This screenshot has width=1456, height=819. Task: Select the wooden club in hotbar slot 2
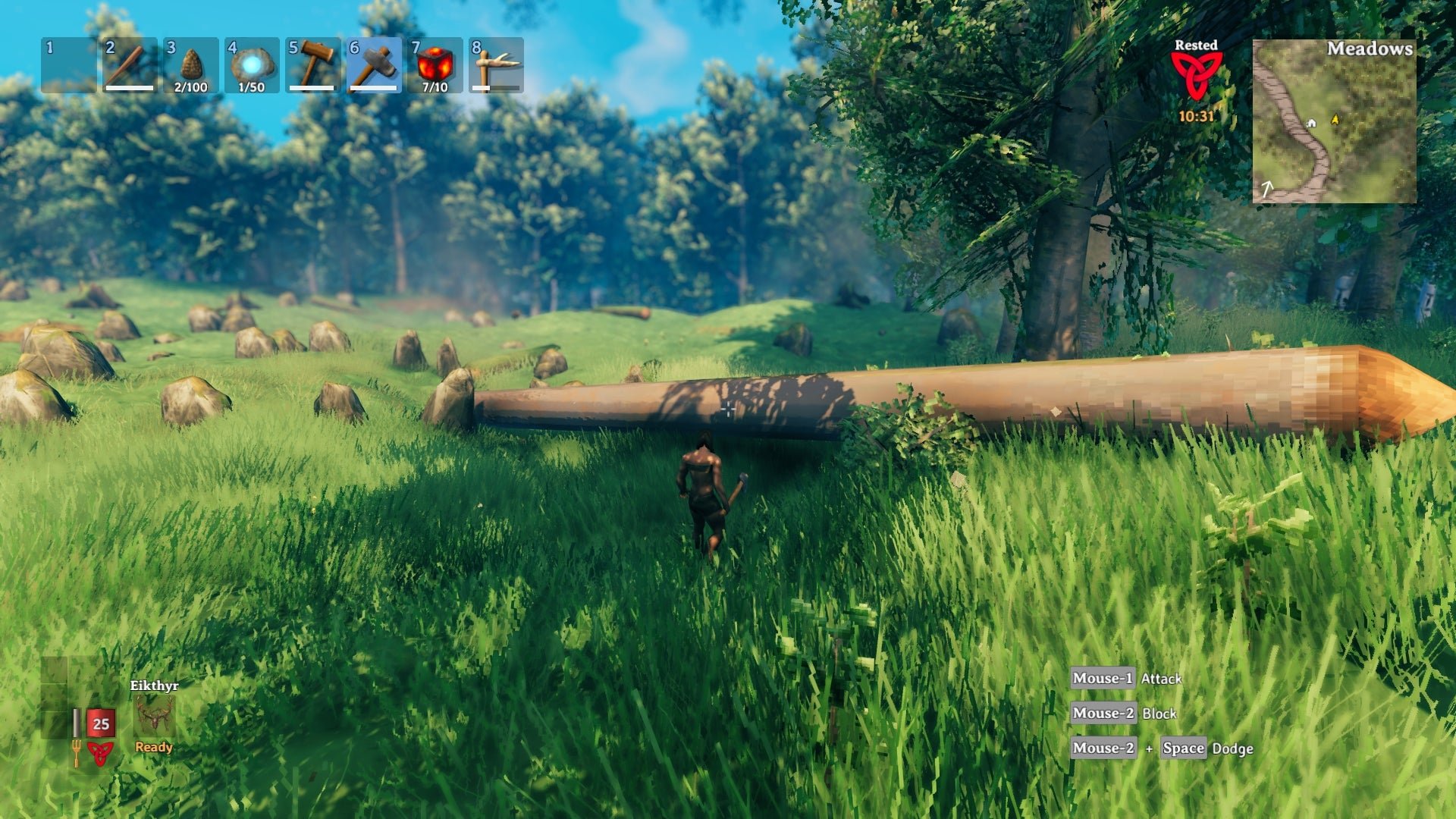(130, 65)
